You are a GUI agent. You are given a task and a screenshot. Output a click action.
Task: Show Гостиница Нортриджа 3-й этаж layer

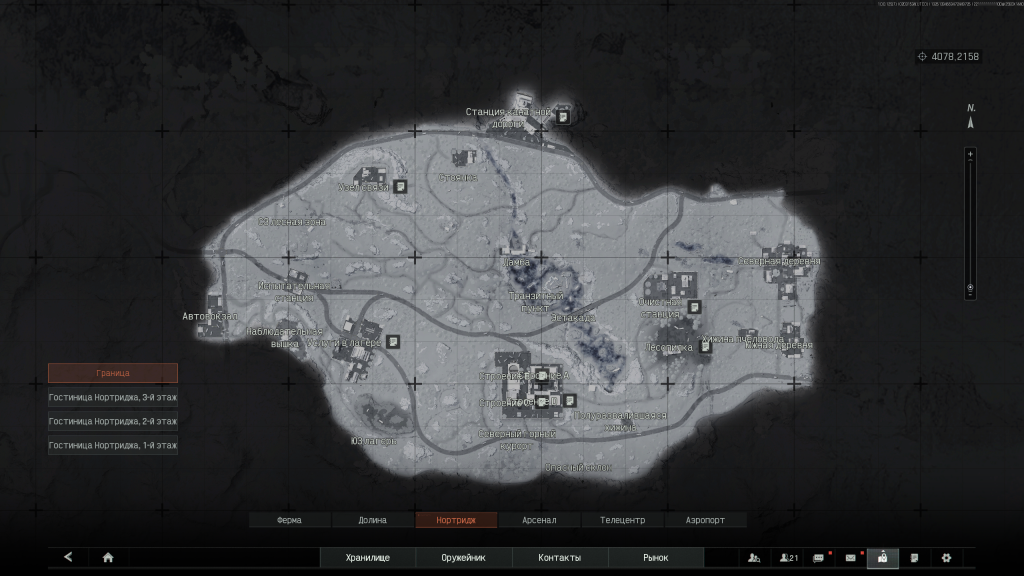[x=113, y=397]
